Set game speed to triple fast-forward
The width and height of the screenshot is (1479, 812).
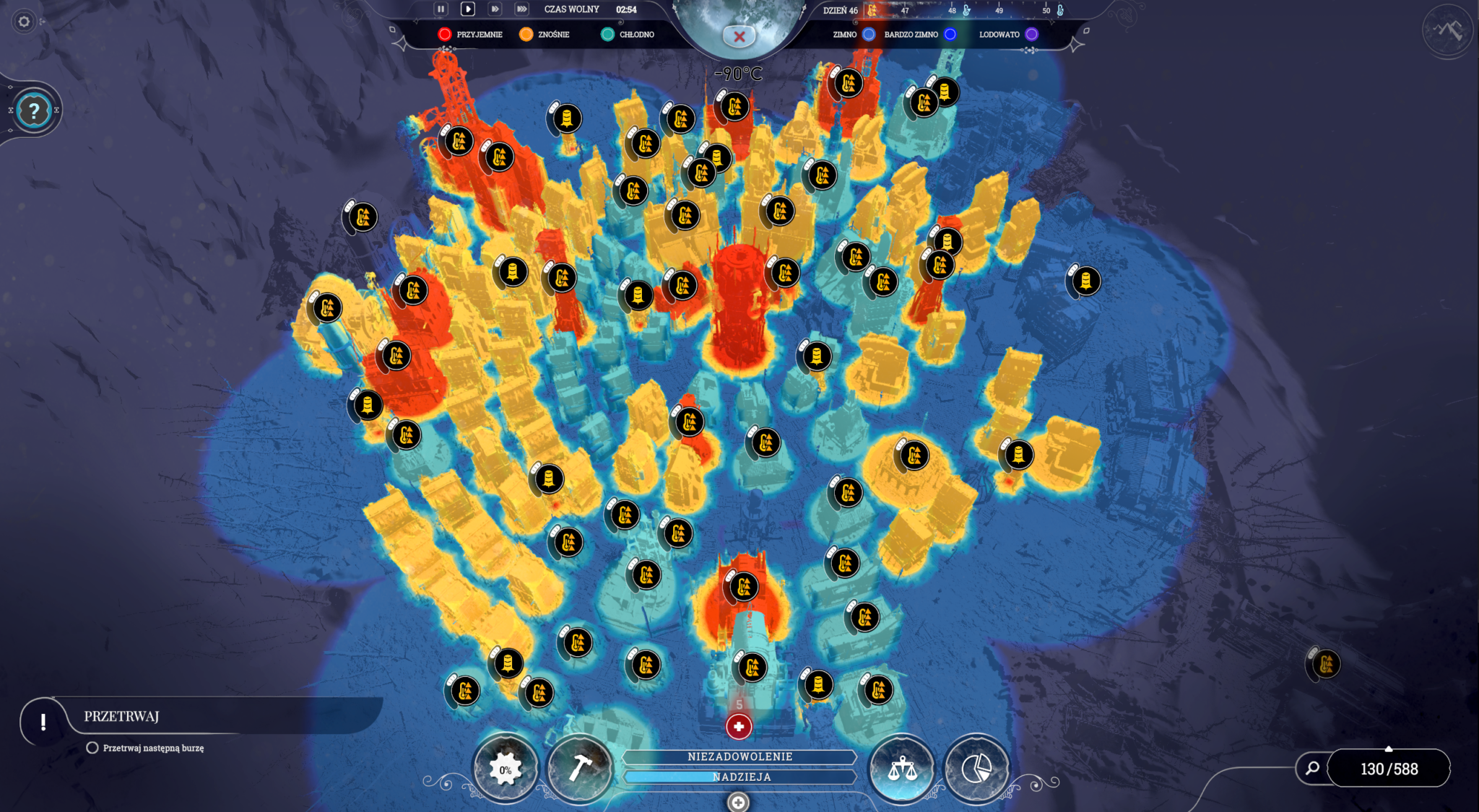coord(521,9)
